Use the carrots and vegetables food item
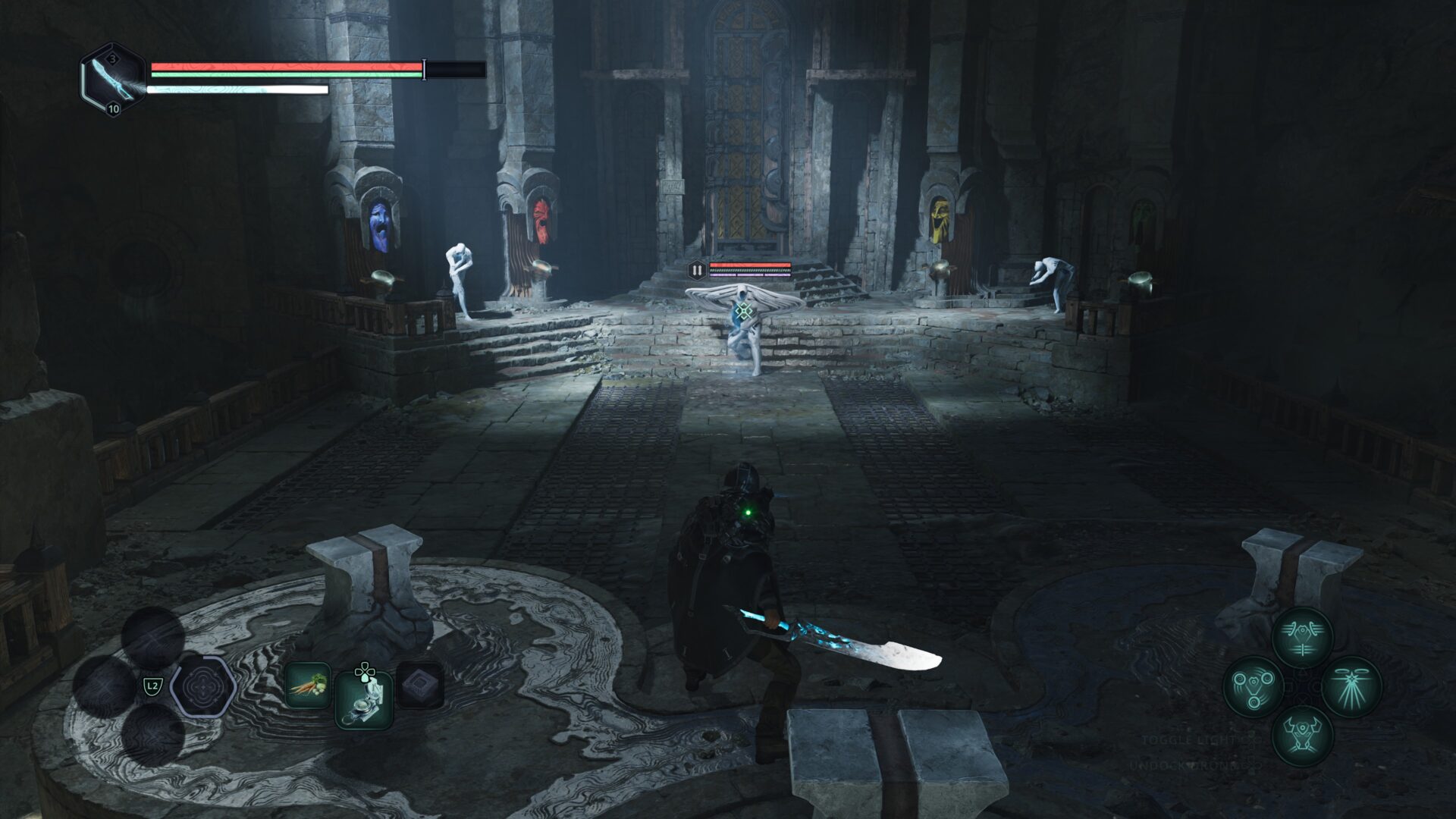The image size is (1456, 819). pyautogui.click(x=307, y=686)
